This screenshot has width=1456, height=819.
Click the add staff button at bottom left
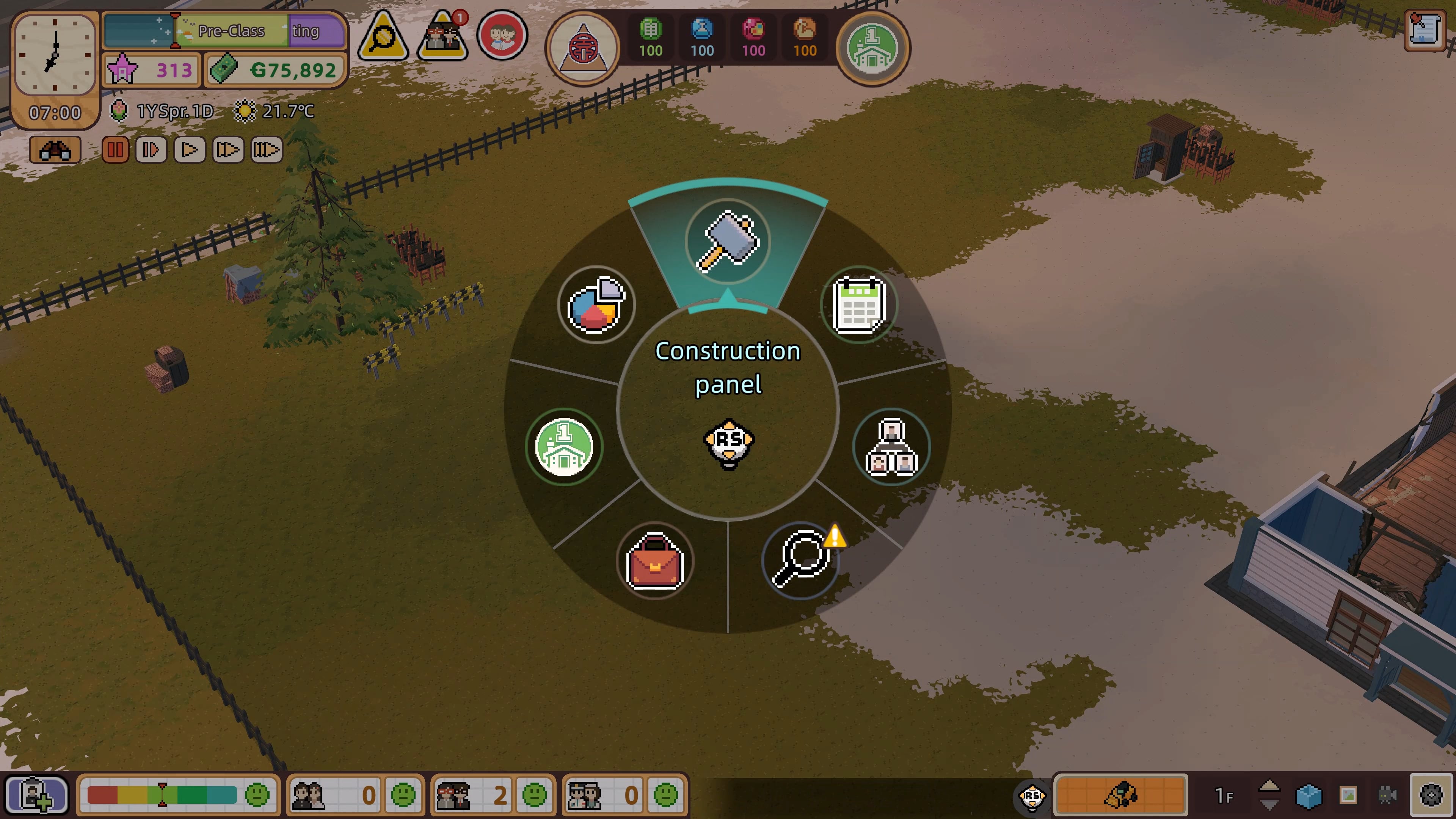(x=36, y=795)
